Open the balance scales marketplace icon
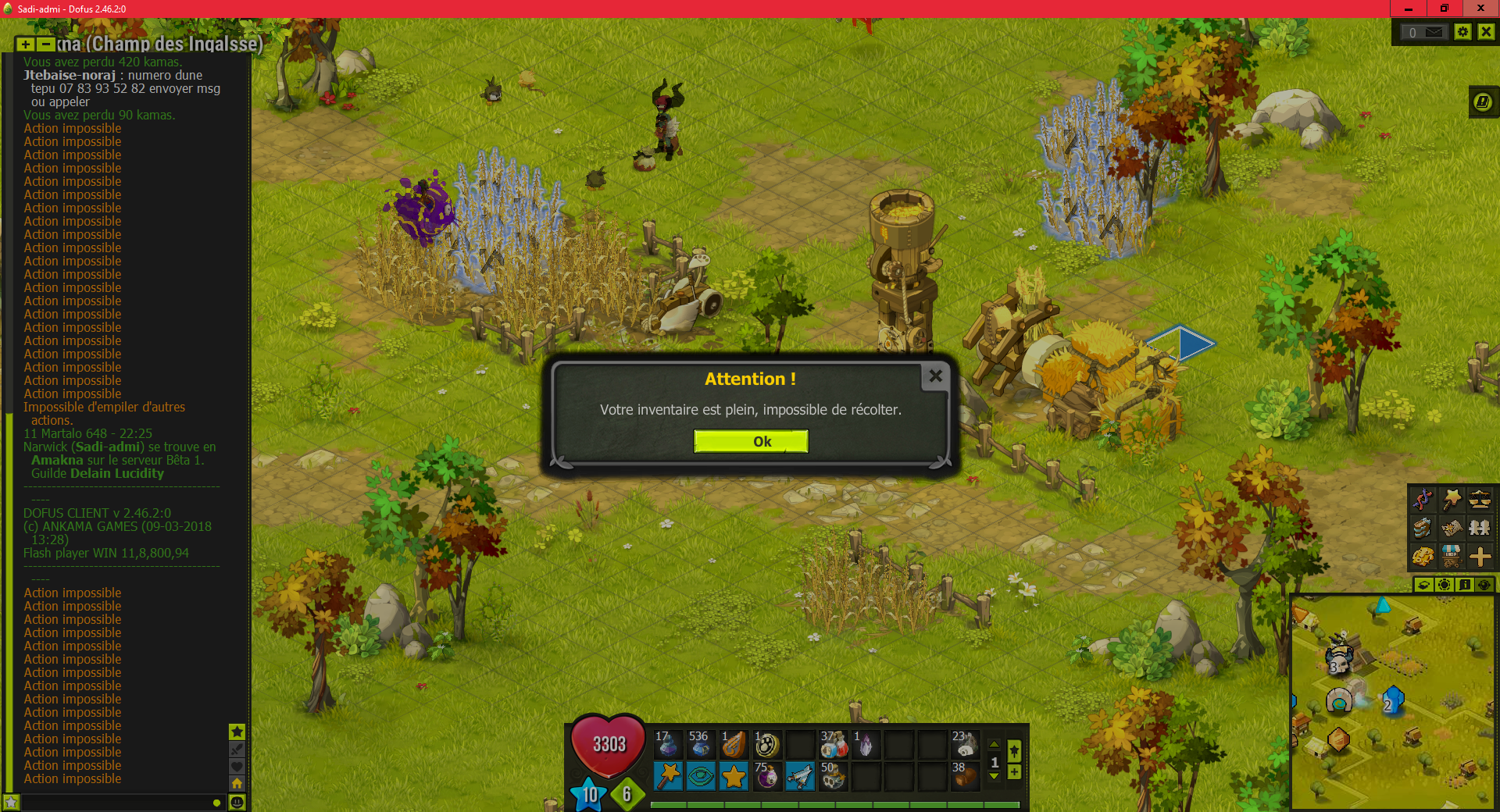Image resolution: width=1500 pixels, height=812 pixels. [1480, 499]
